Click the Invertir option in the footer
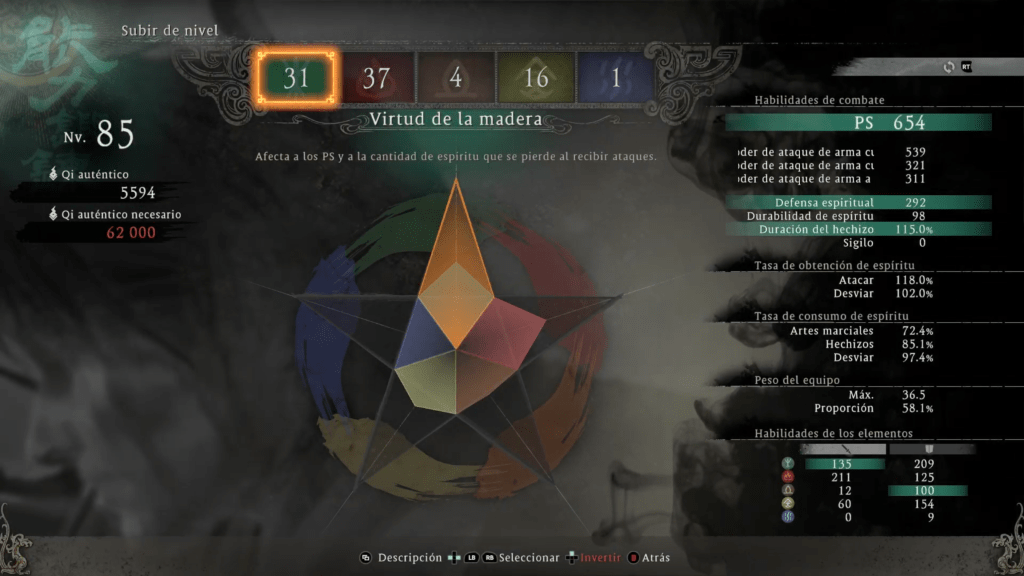The width and height of the screenshot is (1024, 576). (x=599, y=558)
